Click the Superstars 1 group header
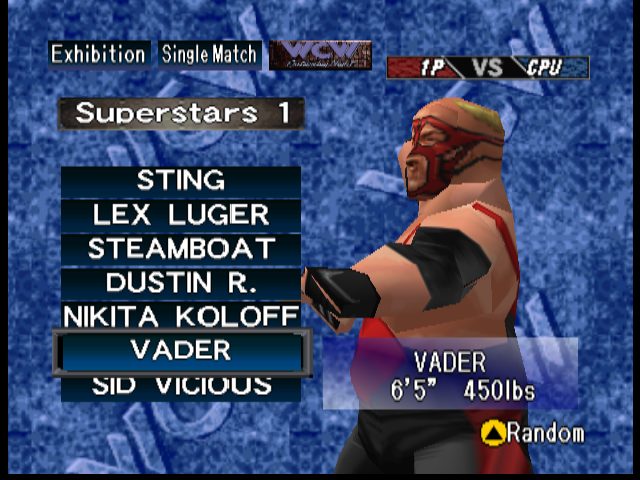640x480 pixels. pos(181,113)
